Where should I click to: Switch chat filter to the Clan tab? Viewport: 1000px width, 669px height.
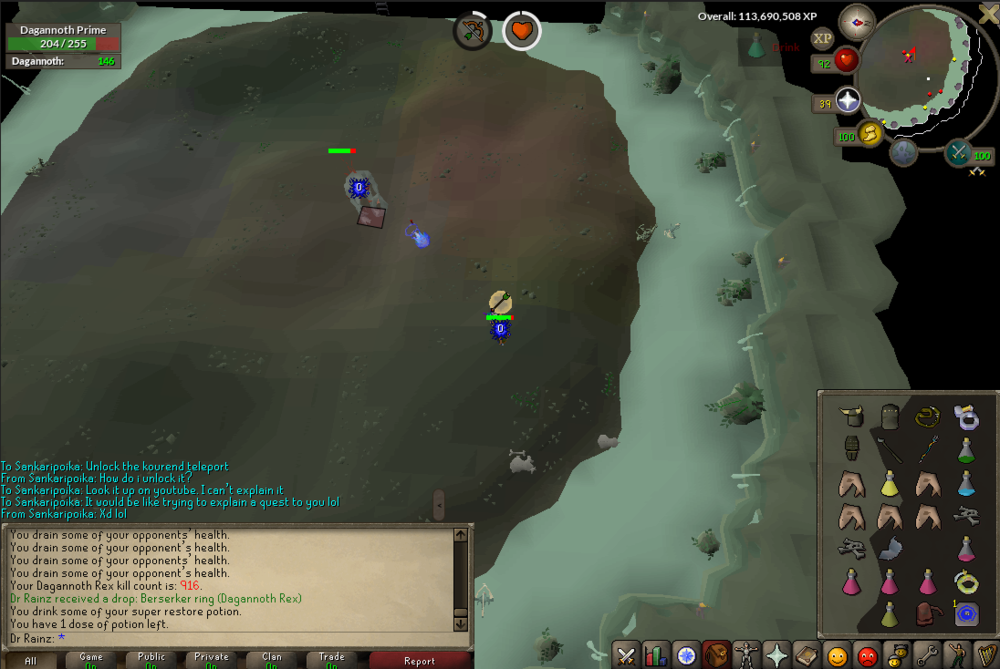pyautogui.click(x=271, y=660)
